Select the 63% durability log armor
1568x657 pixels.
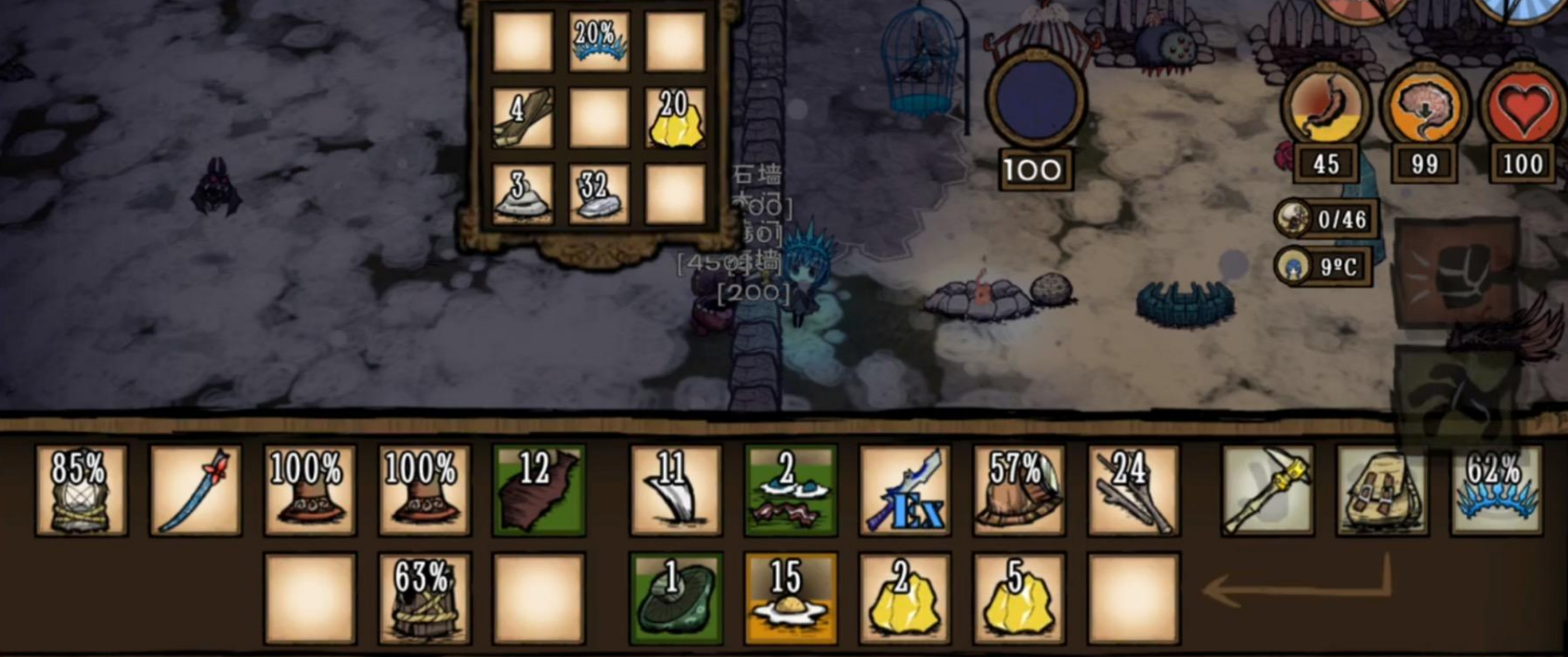pyautogui.click(x=424, y=599)
